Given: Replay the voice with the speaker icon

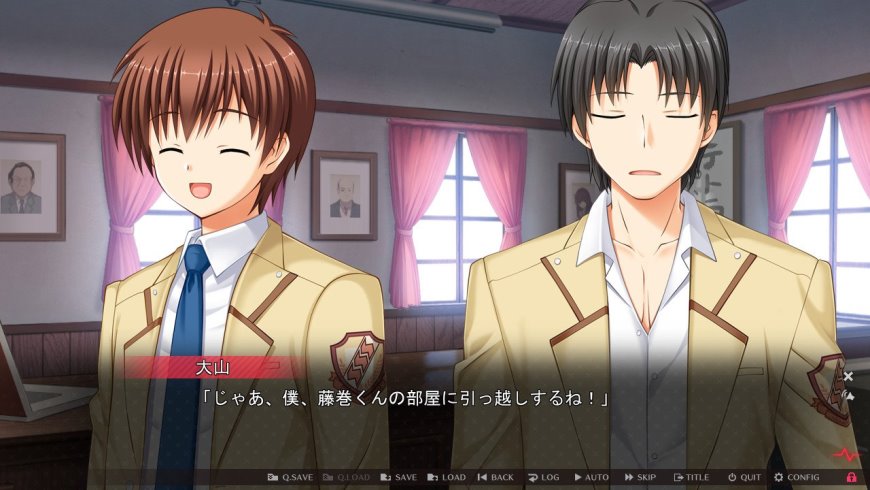Looking at the screenshot, I should [x=848, y=395].
